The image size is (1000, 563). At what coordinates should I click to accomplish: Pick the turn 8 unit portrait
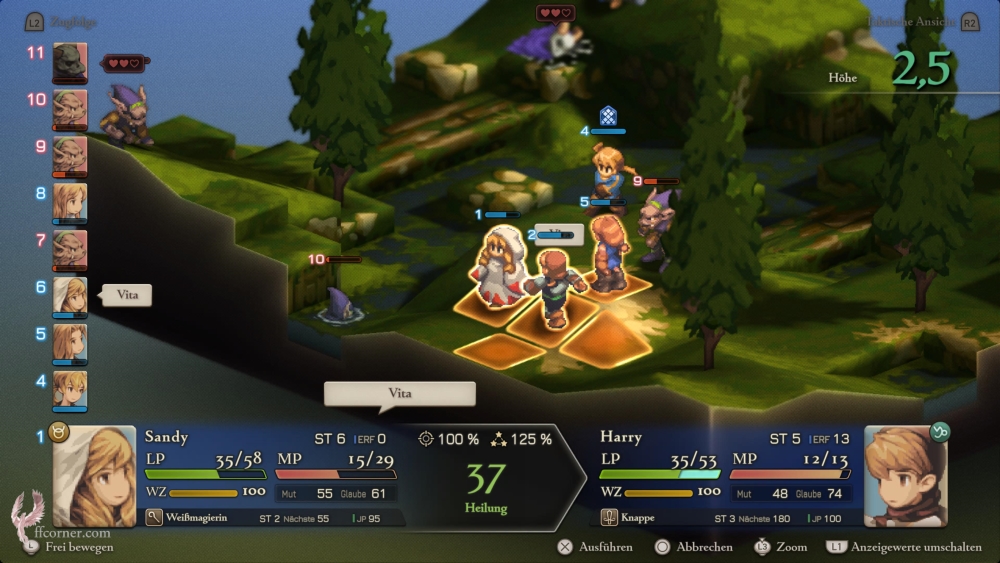coord(70,203)
